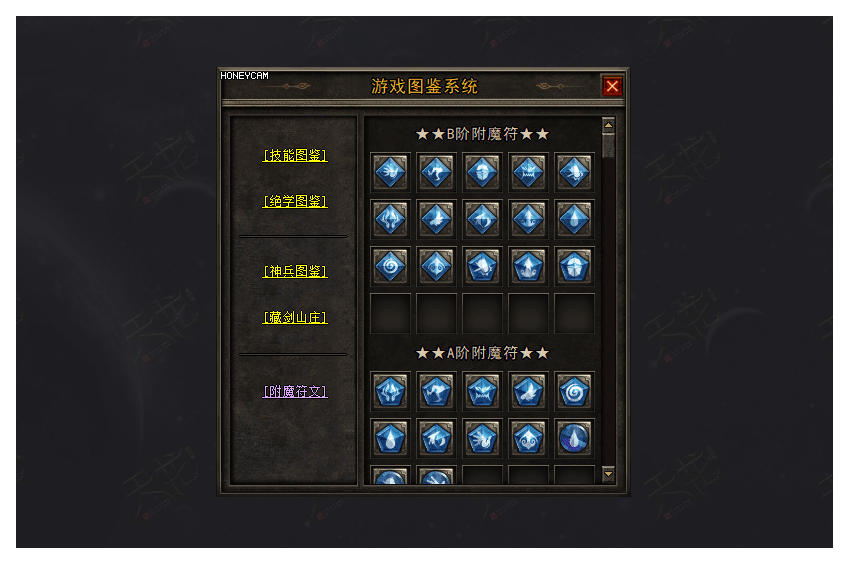848x563 pixels.
Task: Open the 技能图鉴 skill codex link
Action: 295,155
